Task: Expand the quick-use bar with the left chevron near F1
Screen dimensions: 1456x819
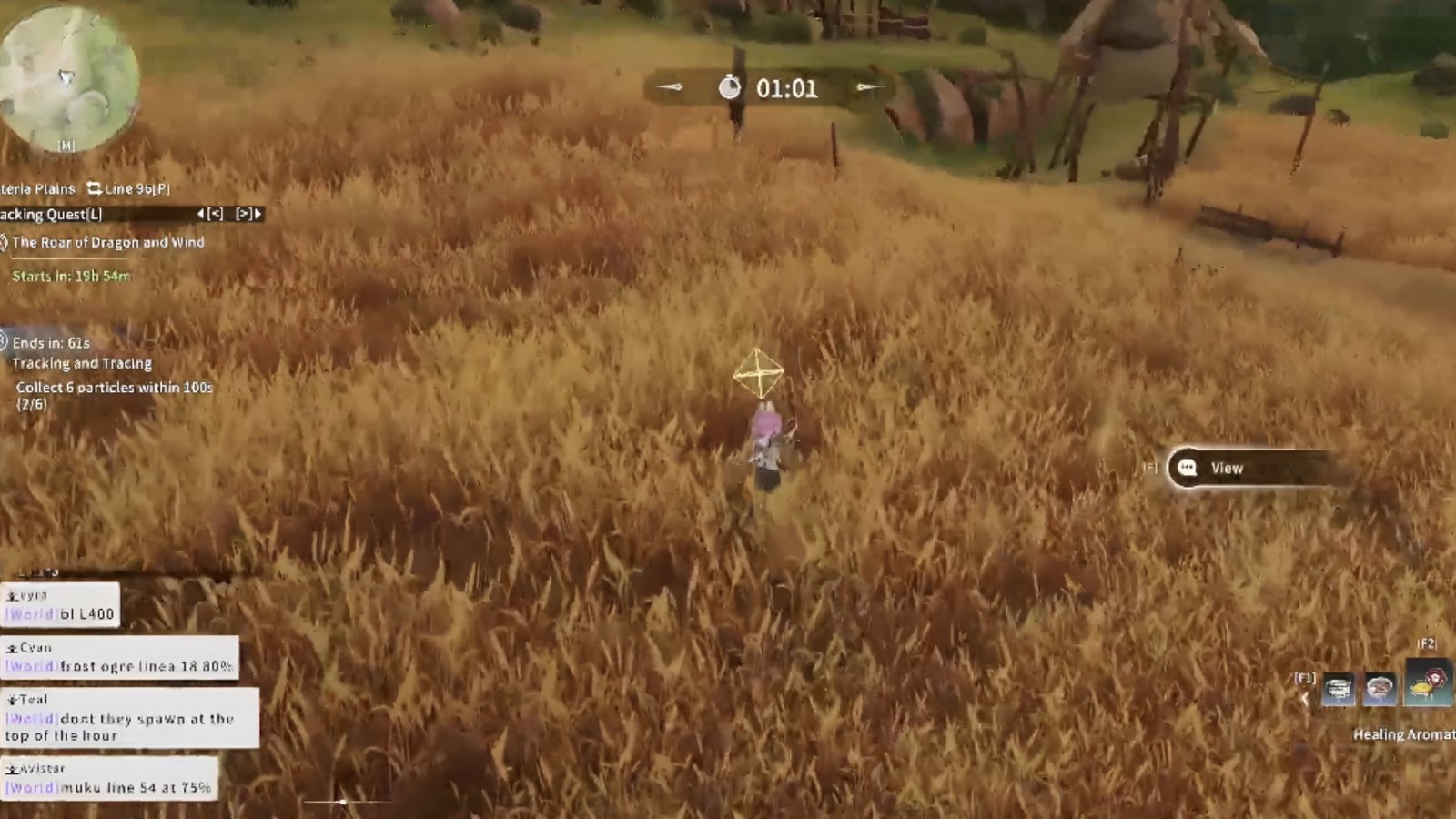Action: (x=1303, y=696)
